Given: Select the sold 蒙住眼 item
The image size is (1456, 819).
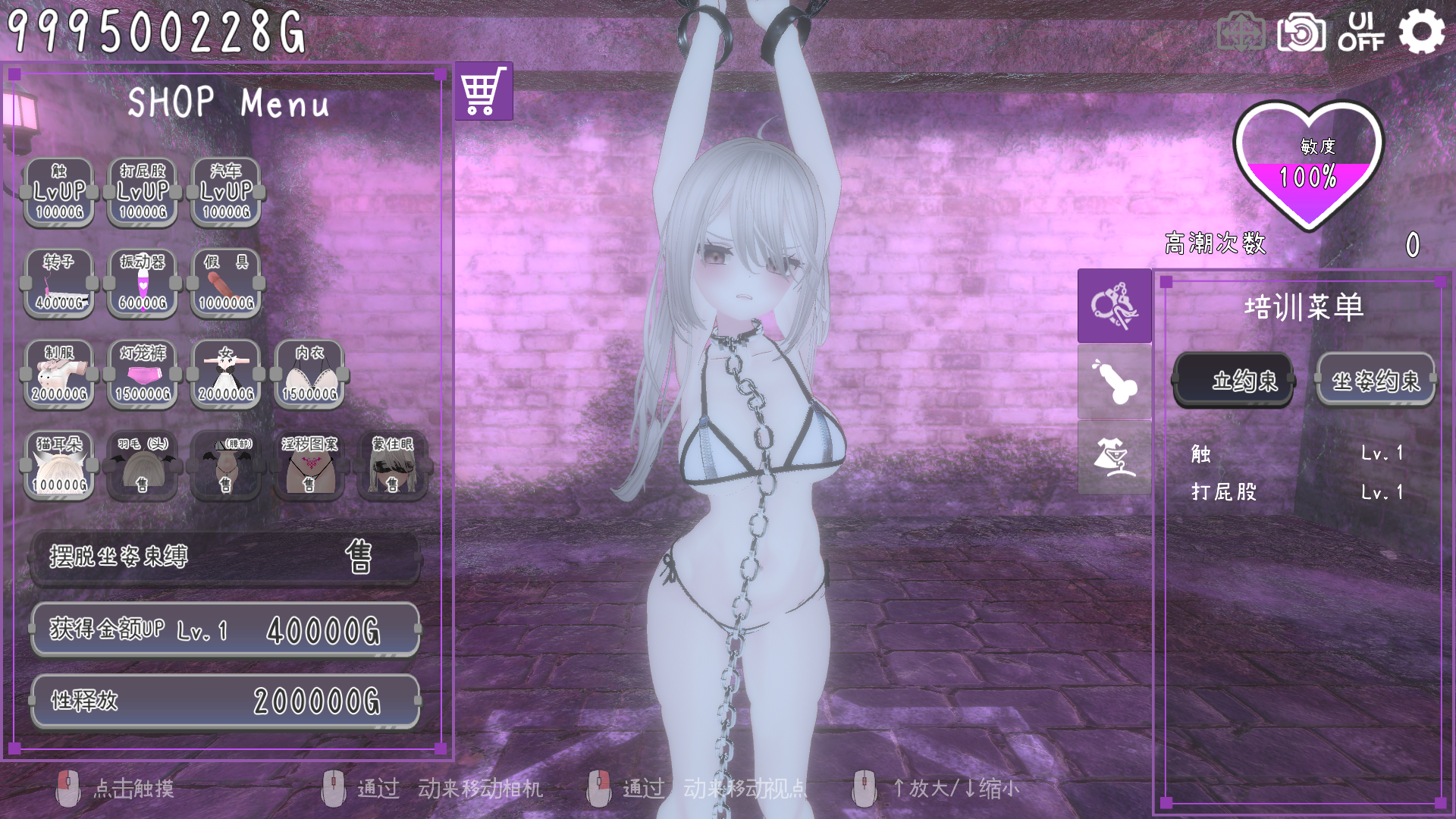Looking at the screenshot, I should pos(392,466).
